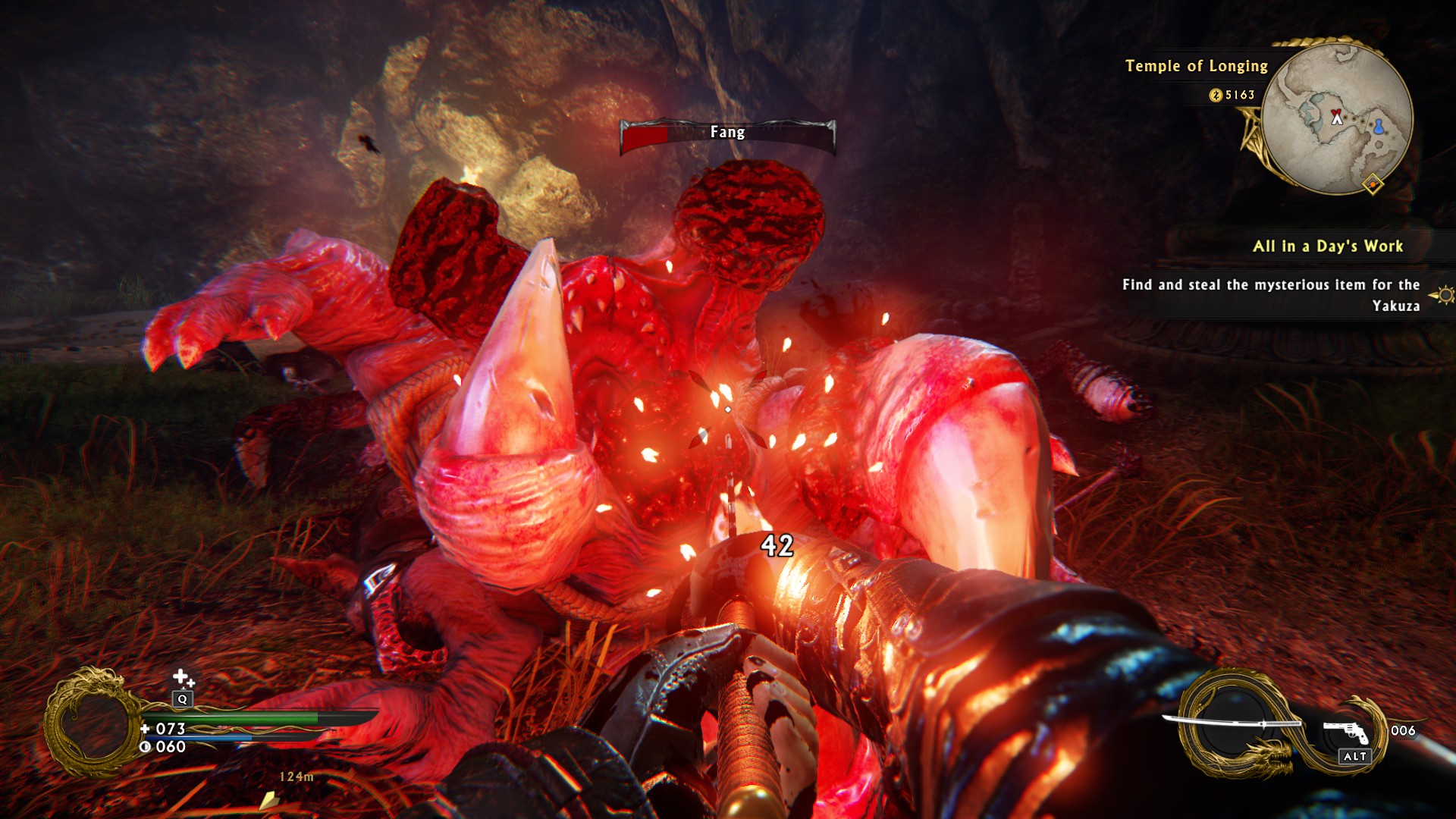Click the orange quest marker on minimap edge

tap(1373, 184)
